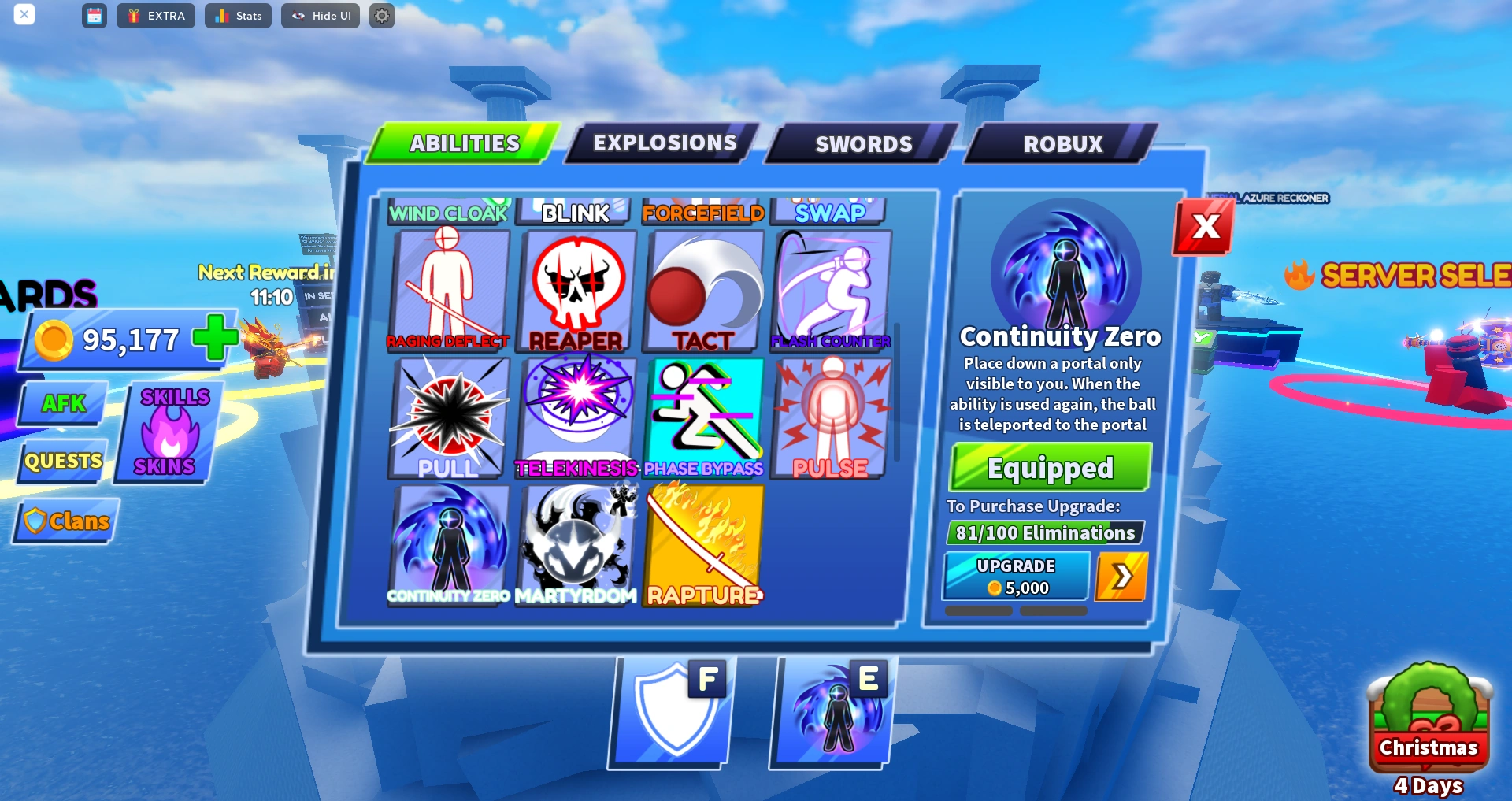Open the settings gear menu
This screenshot has width=1512, height=801.
(x=381, y=16)
